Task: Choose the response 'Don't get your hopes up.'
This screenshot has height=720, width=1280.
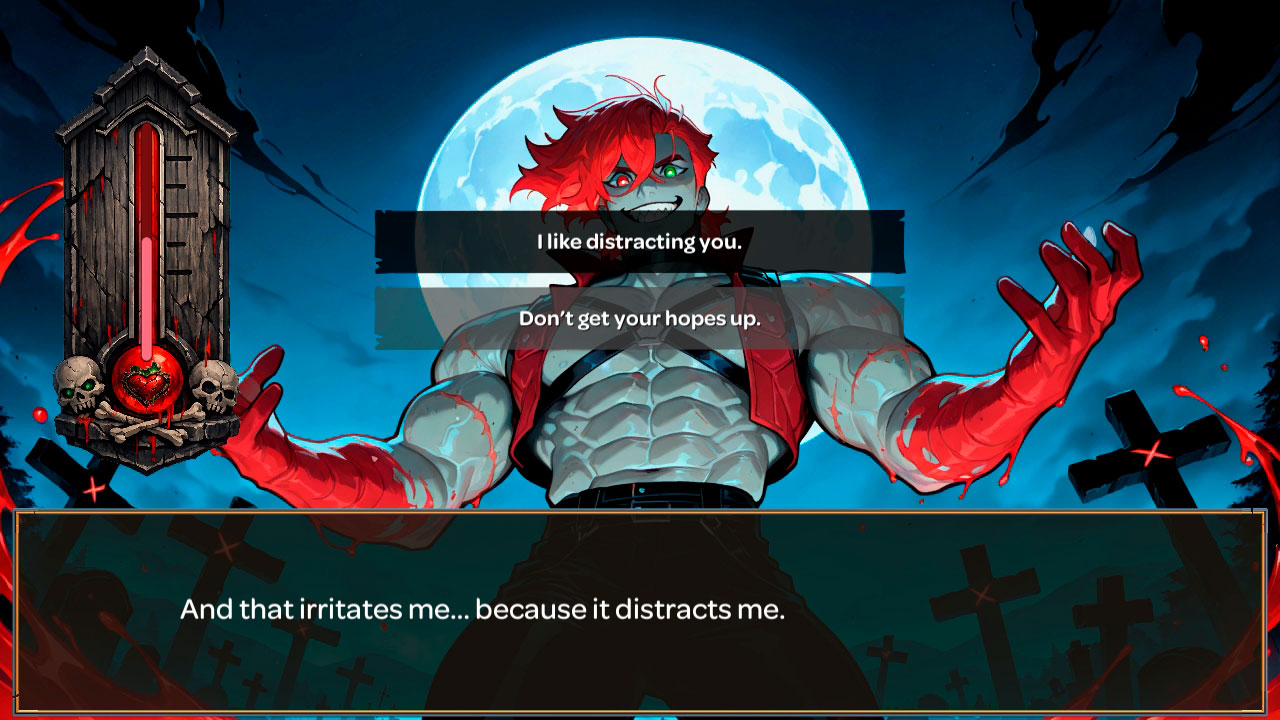Action: coord(640,322)
